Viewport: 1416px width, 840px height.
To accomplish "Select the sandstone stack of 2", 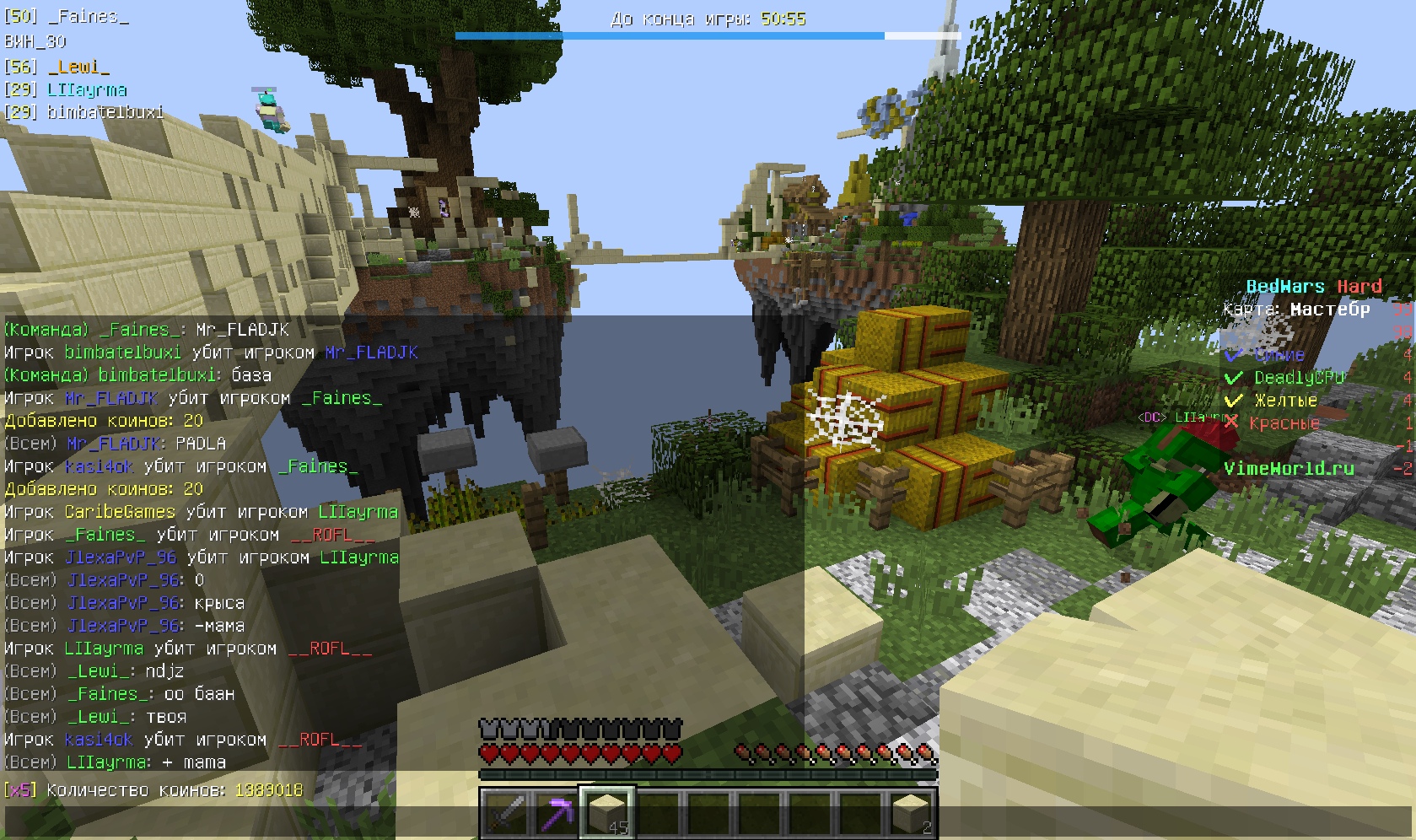I will 912,813.
